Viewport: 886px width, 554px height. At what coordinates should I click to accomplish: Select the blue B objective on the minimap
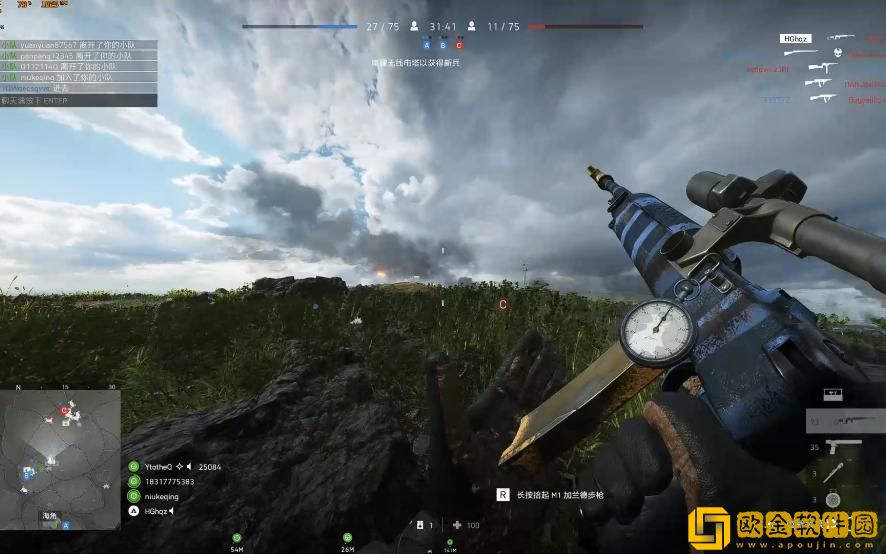tap(25, 477)
